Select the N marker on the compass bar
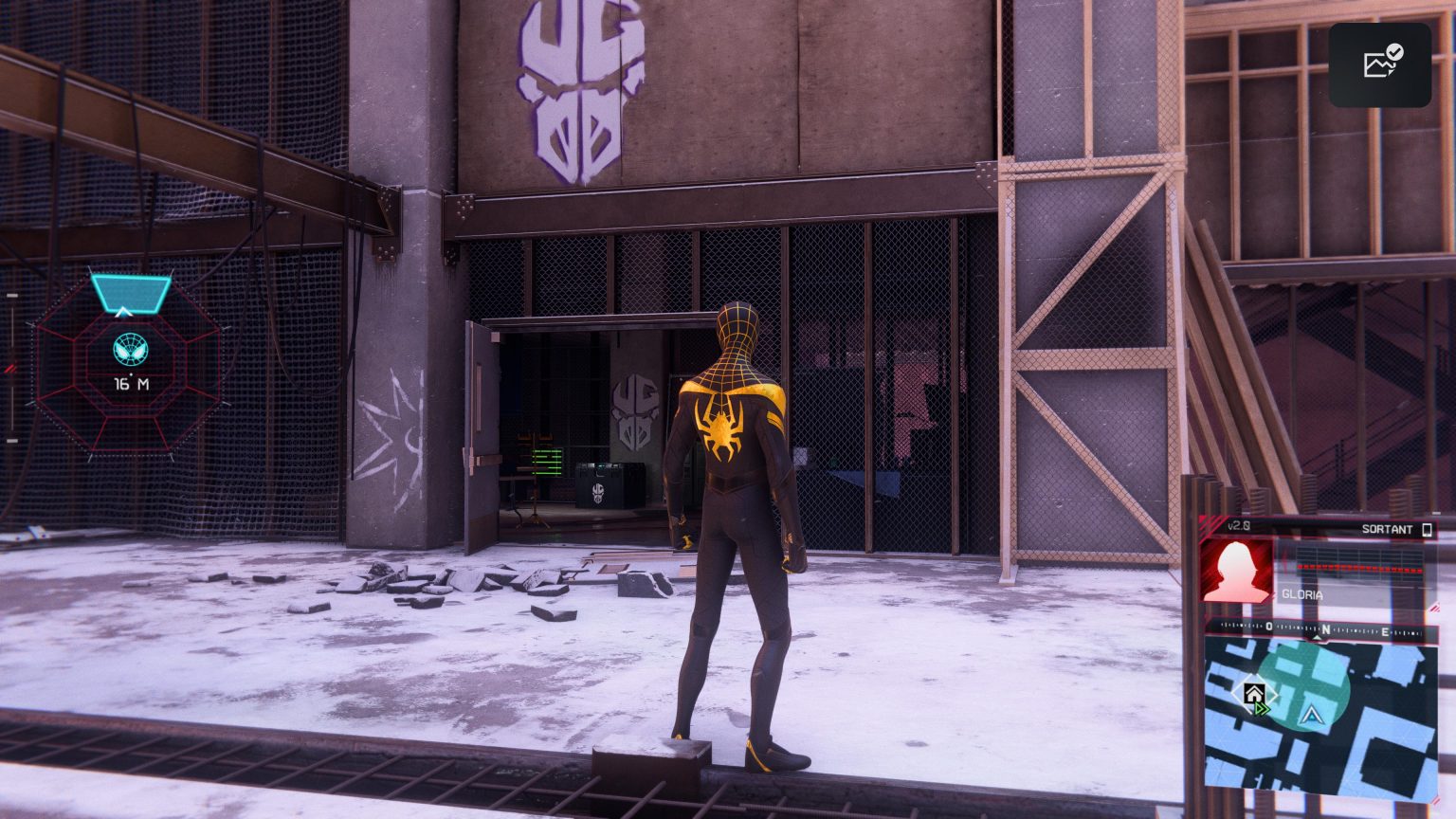This screenshot has width=1456, height=819. (1326, 628)
